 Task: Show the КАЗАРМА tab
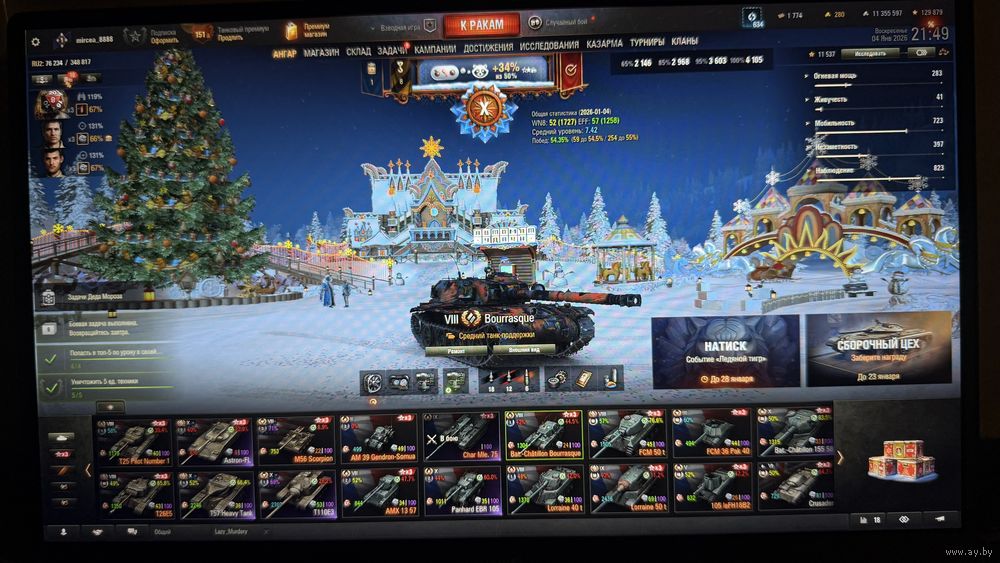click(x=604, y=44)
